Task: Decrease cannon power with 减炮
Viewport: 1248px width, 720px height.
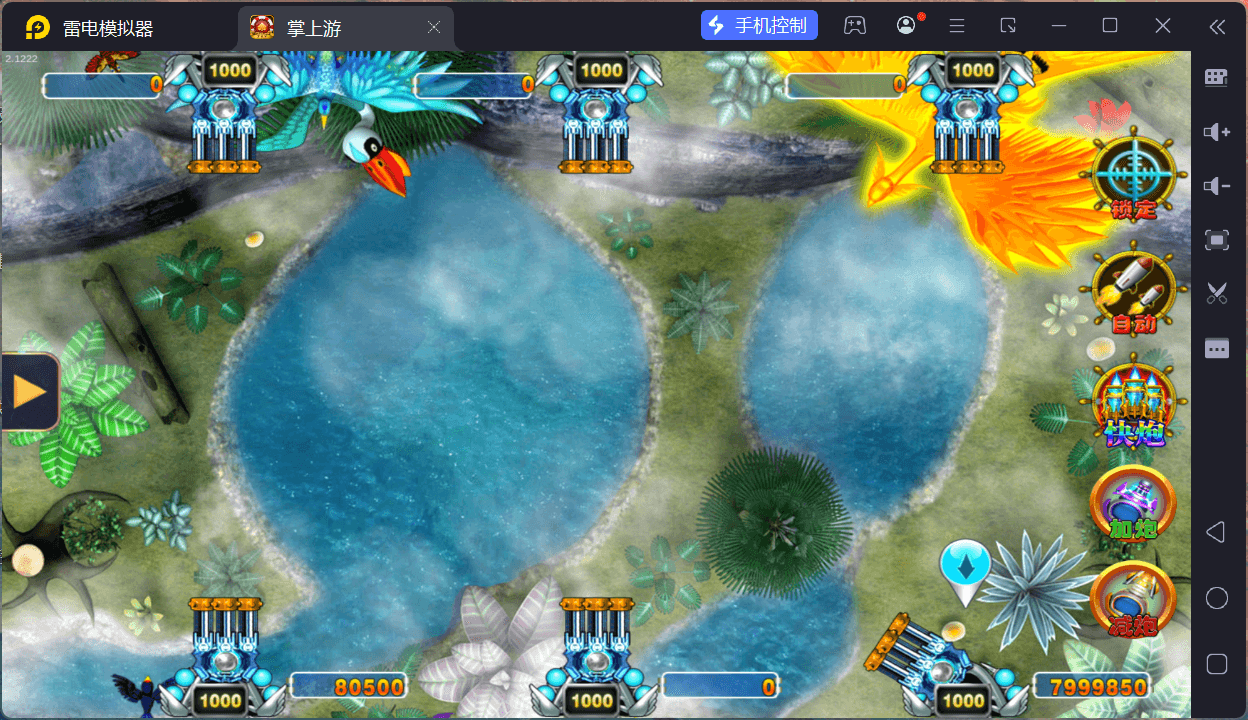Action: 1133,599
